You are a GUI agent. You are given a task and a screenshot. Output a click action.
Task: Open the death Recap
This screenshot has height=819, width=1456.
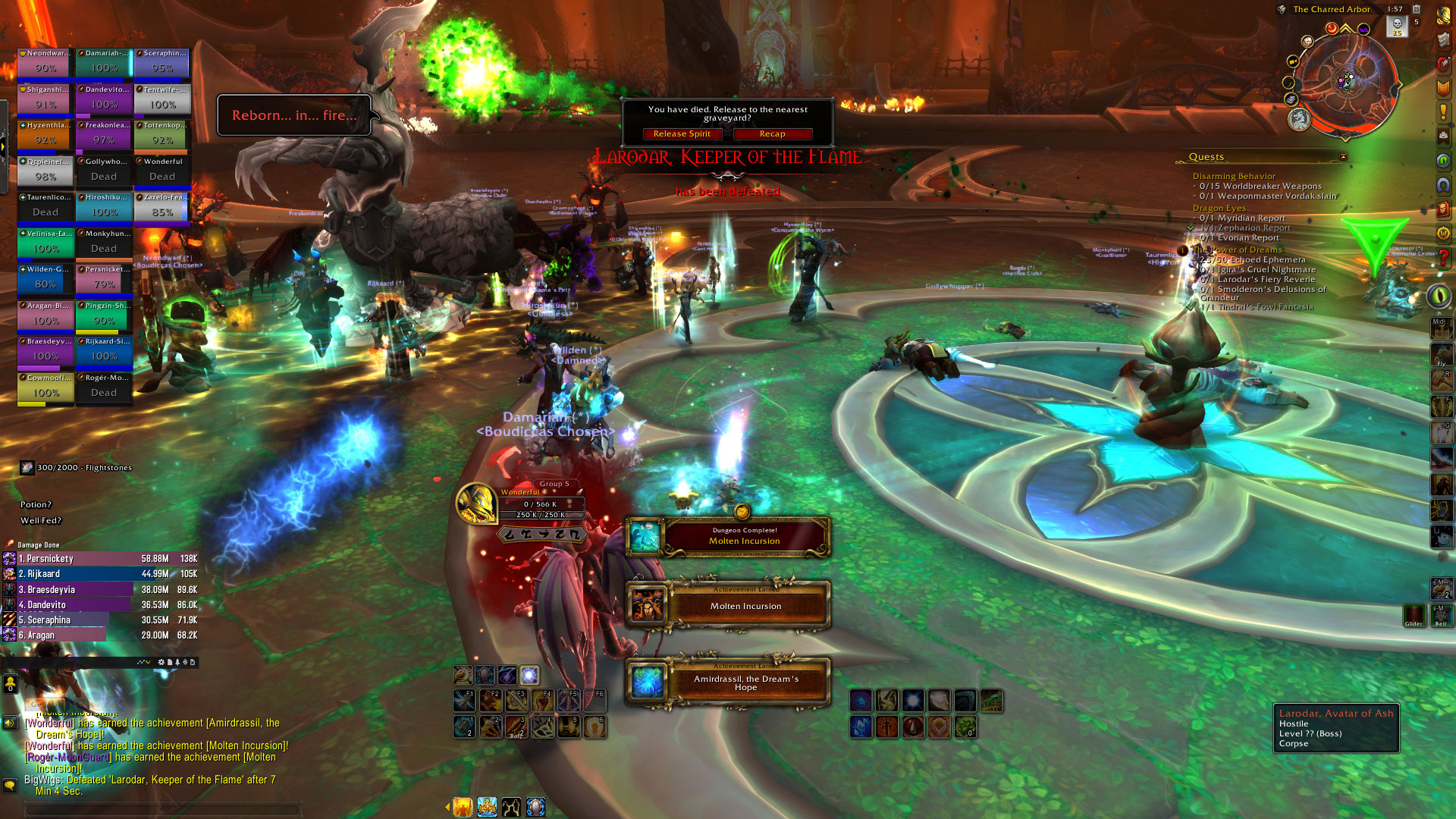[x=772, y=134]
